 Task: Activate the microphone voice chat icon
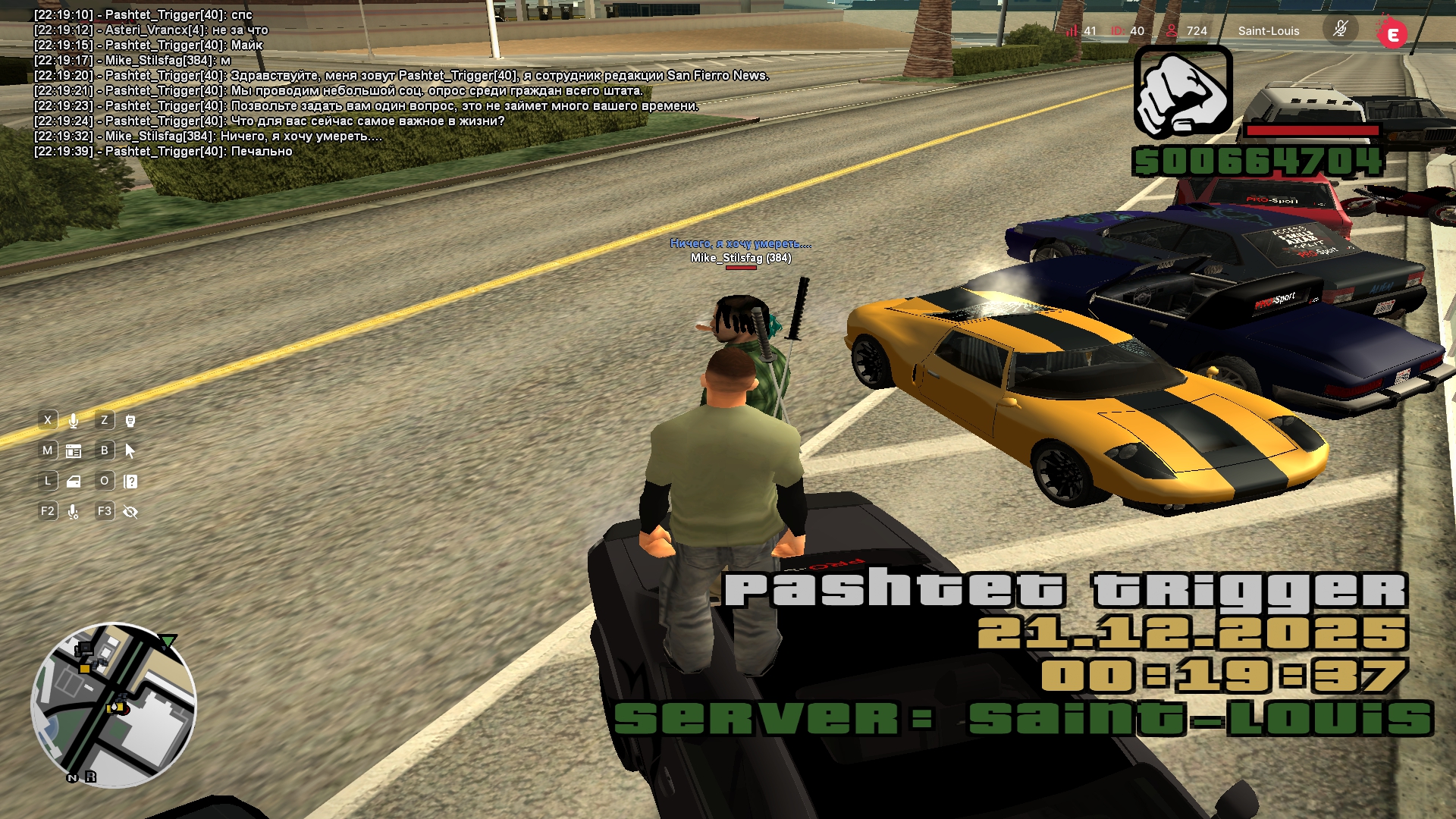pos(74,421)
